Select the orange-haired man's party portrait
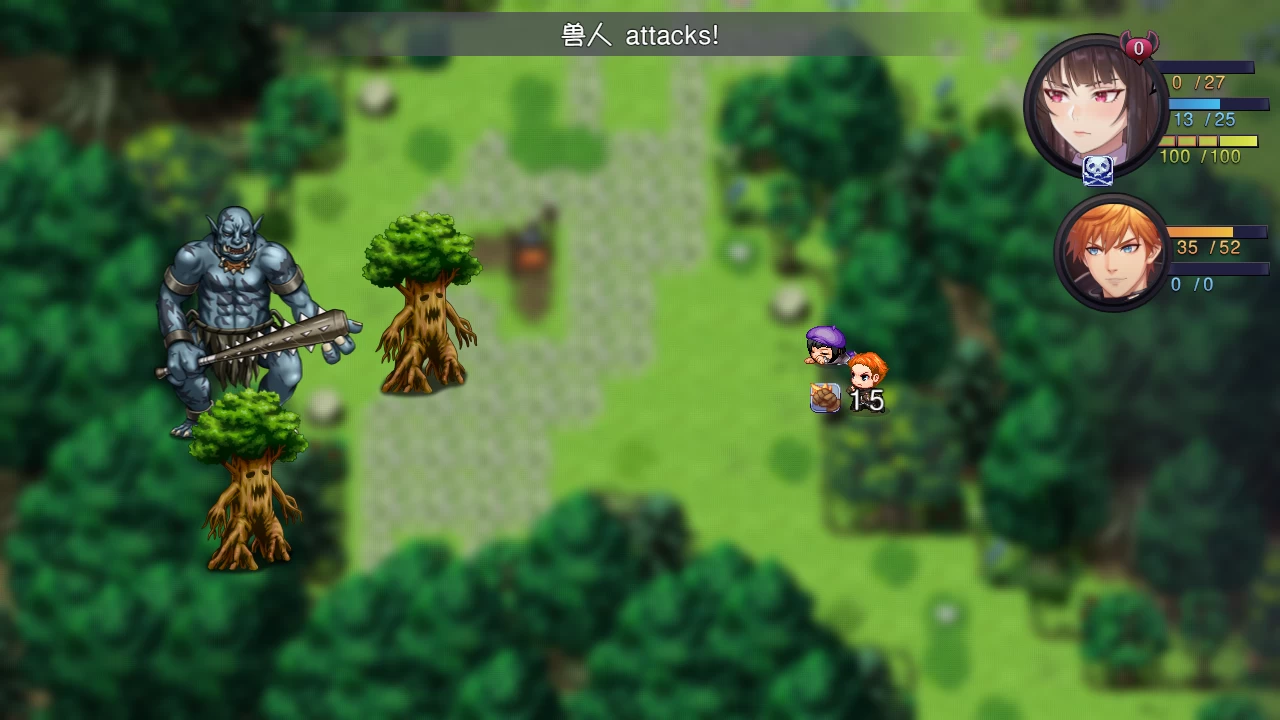 click(x=1112, y=252)
